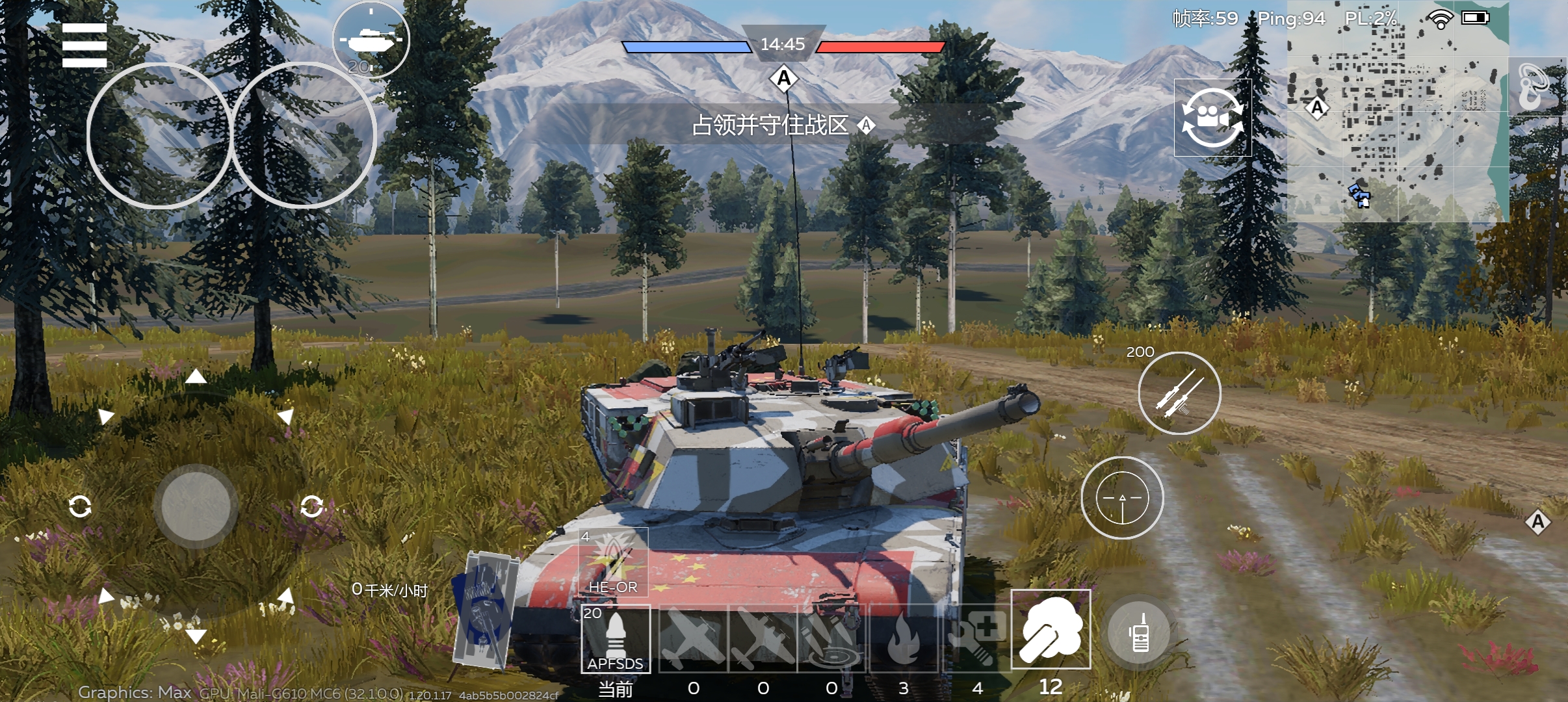Viewport: 1568px width, 702px height.
Task: Switch camera view with the camera button
Action: click(1212, 118)
